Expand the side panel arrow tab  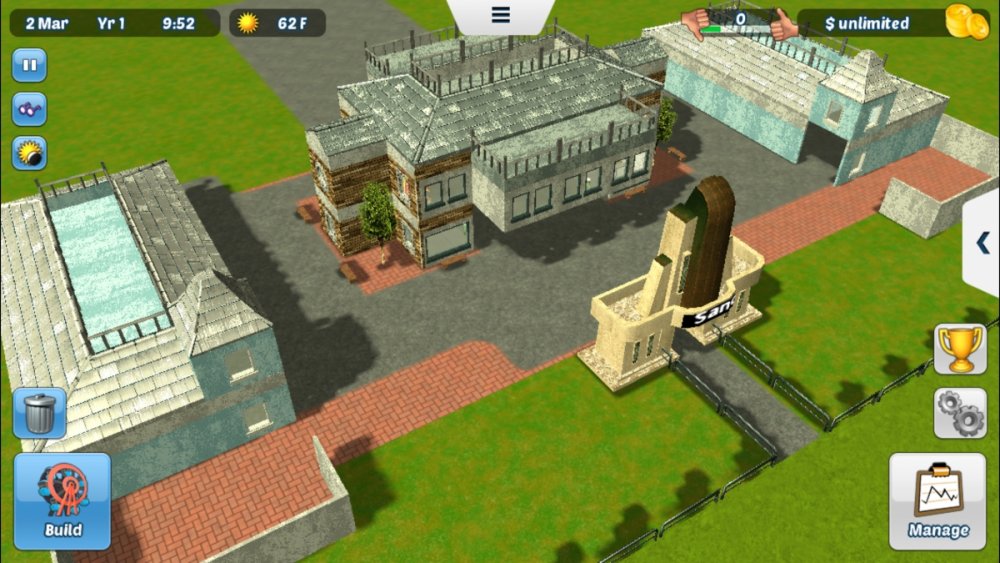tap(982, 243)
